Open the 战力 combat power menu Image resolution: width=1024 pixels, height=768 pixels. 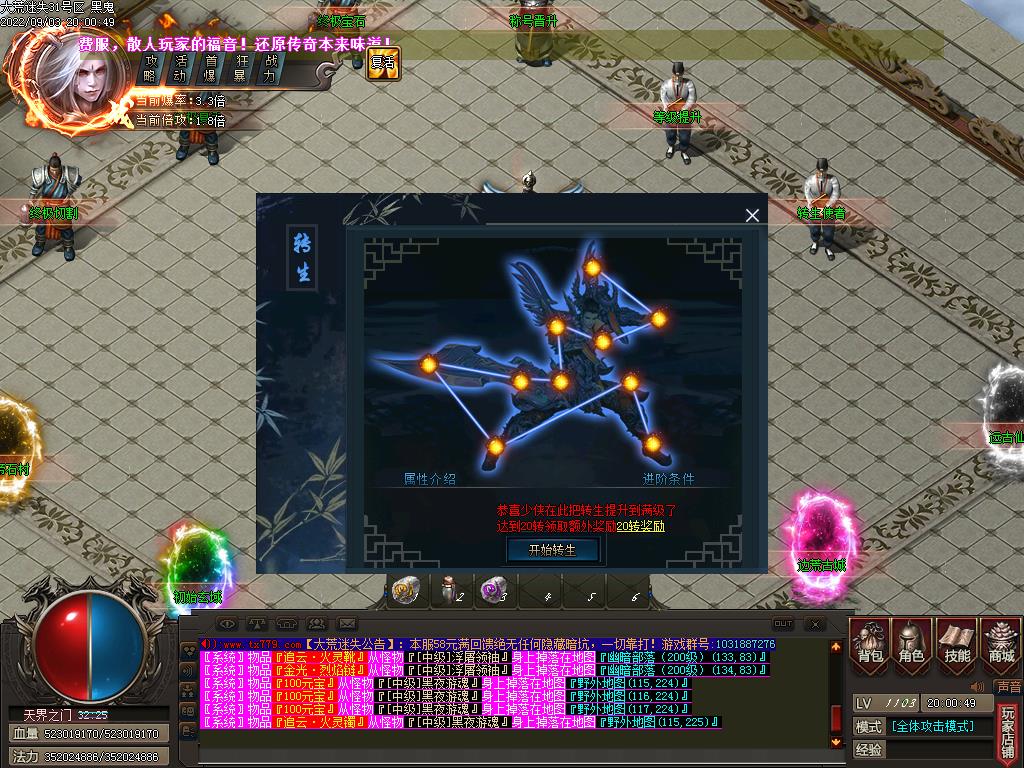[x=269, y=67]
